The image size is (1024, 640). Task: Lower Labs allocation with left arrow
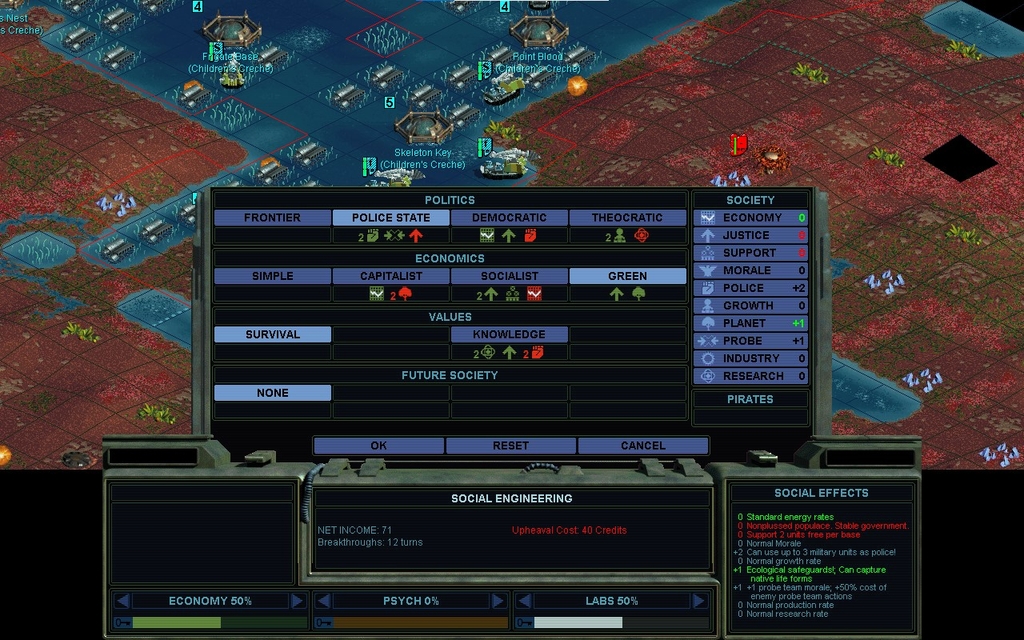click(x=523, y=601)
